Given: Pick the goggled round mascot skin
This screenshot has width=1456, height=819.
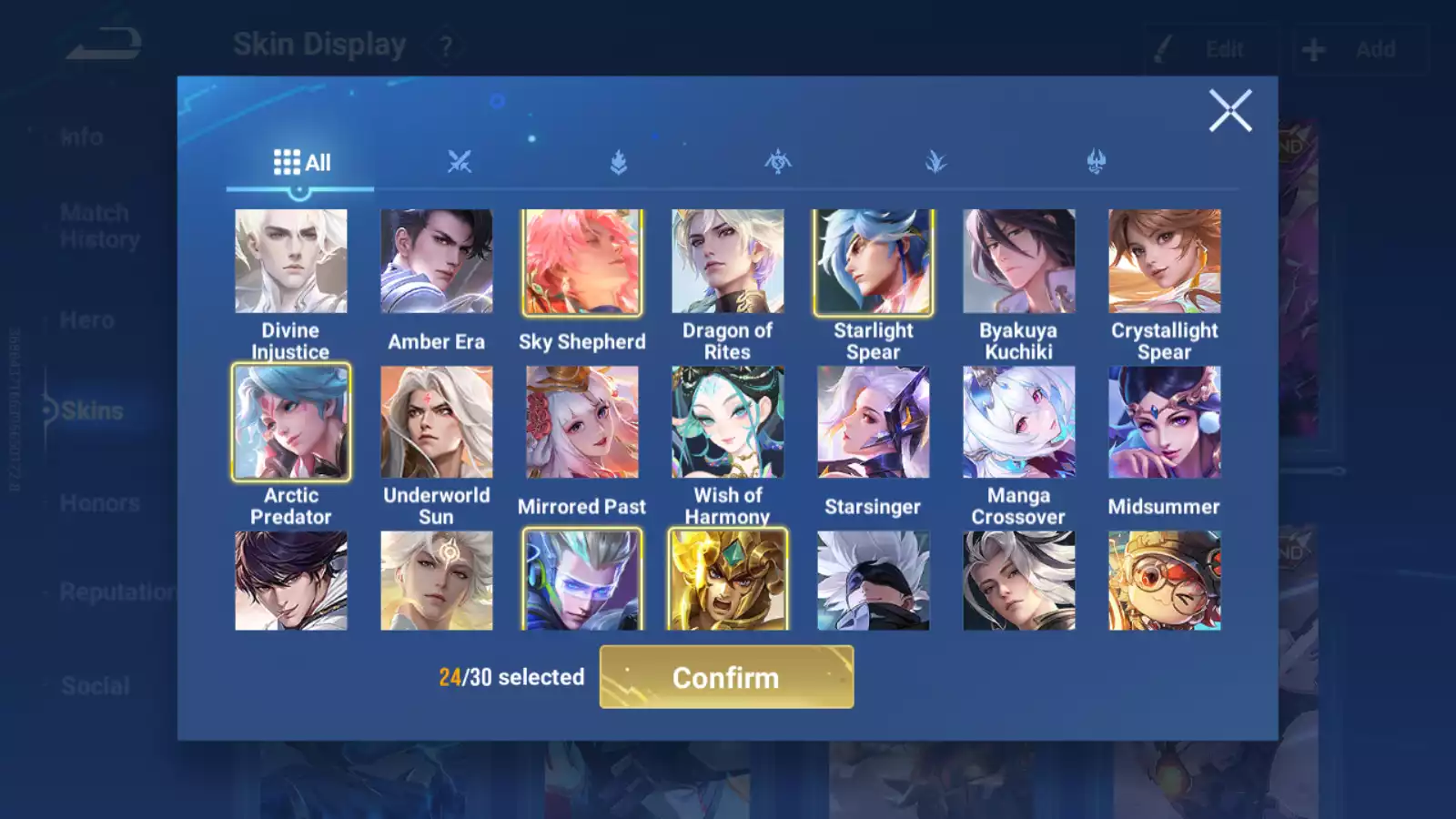Looking at the screenshot, I should tap(1165, 581).
